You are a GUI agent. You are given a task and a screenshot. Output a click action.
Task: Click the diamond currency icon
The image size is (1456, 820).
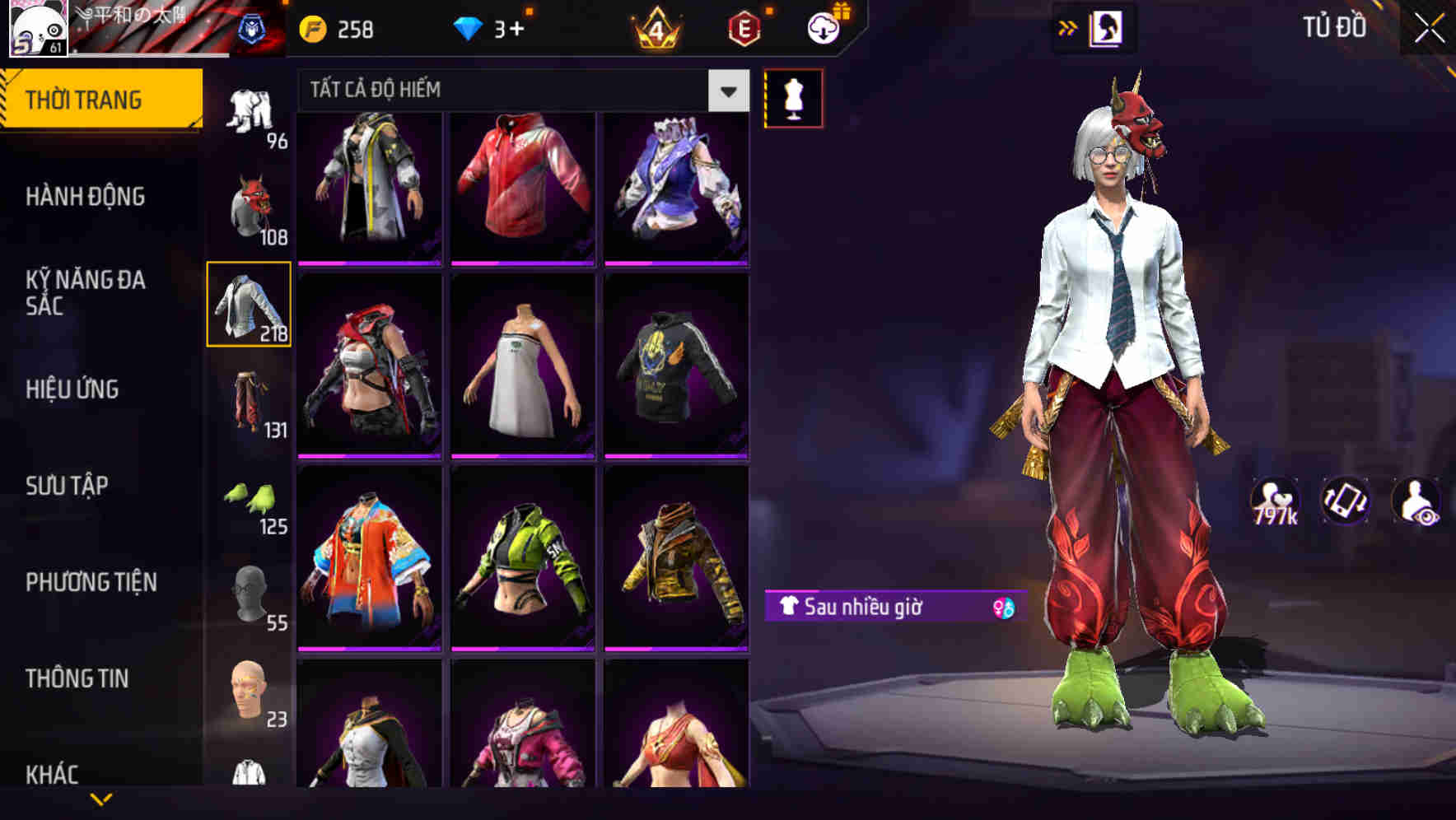point(470,27)
